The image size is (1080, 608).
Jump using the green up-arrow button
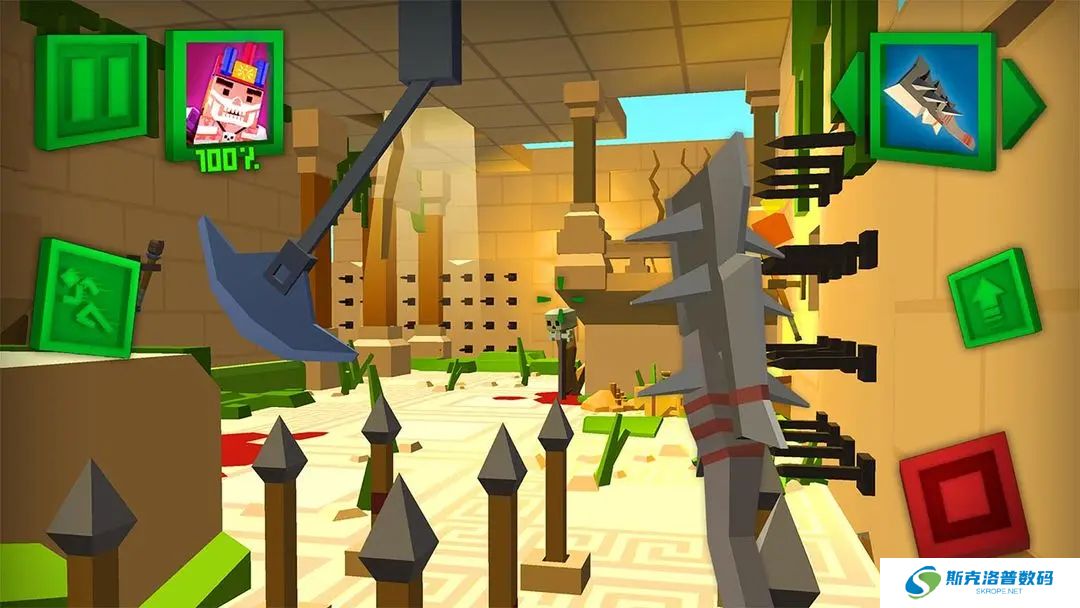pos(993,298)
